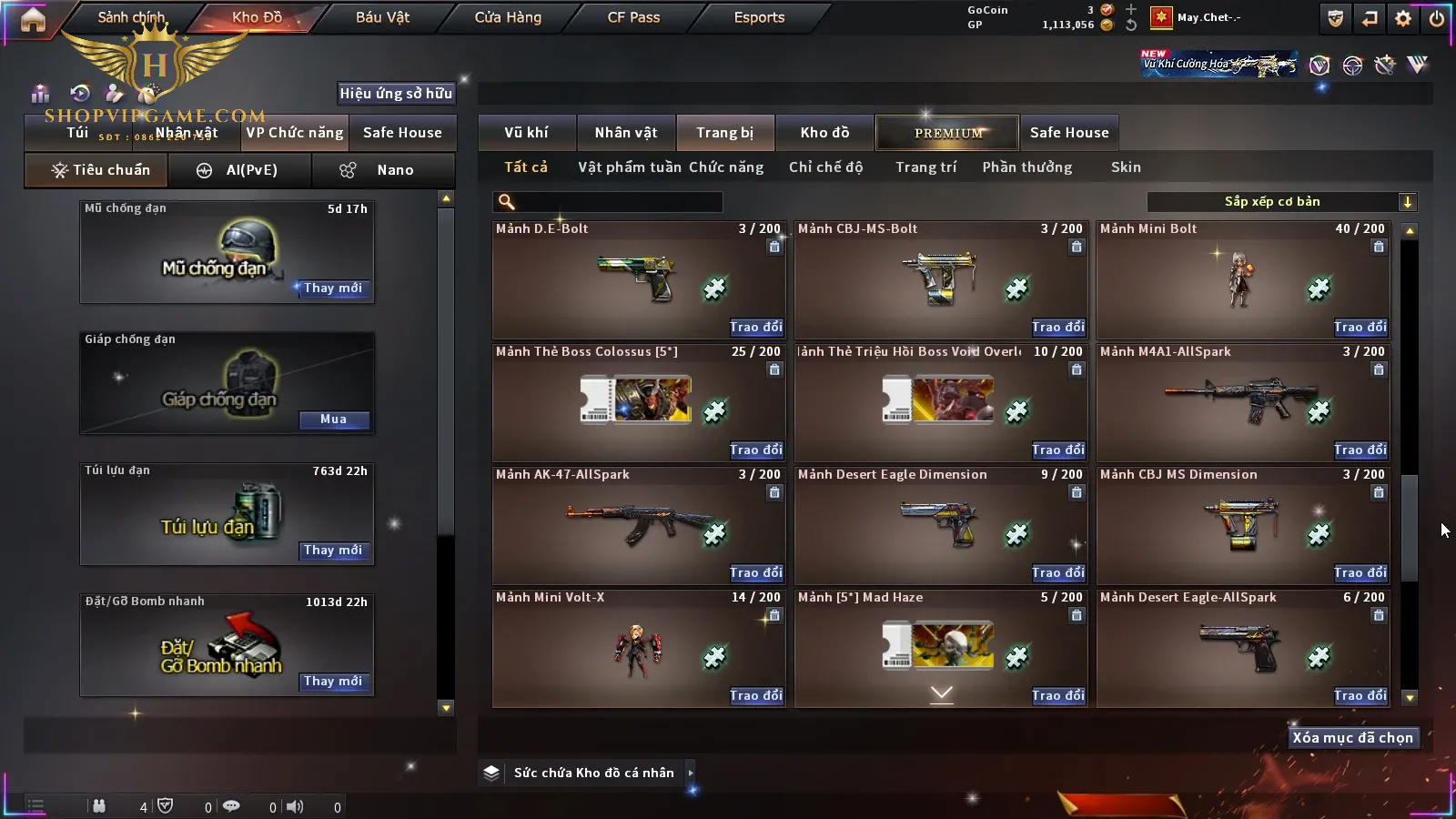1456x819 pixels.
Task: Select the PREMIUM inventory tab
Action: tap(947, 133)
